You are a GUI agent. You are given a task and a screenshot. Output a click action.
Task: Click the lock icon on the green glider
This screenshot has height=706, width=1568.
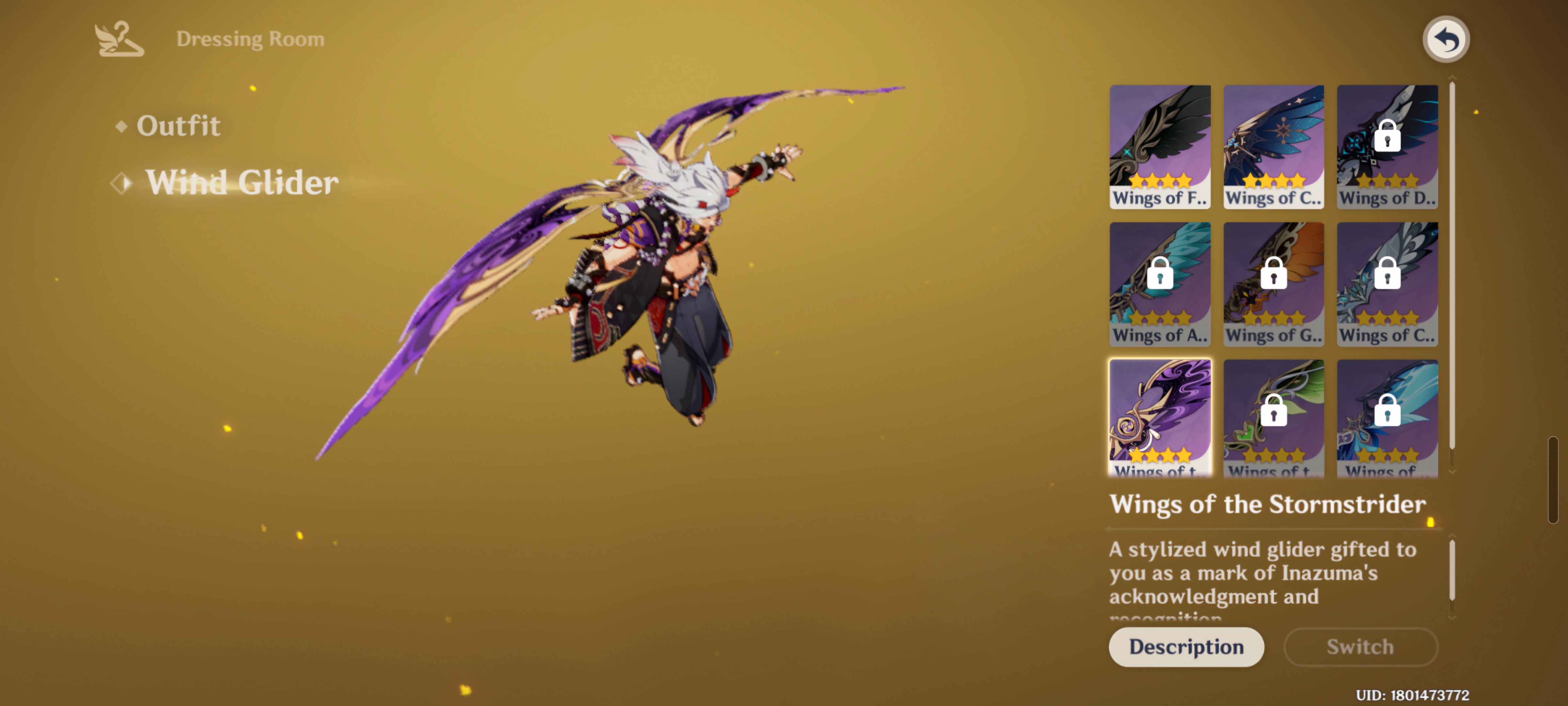1273,411
